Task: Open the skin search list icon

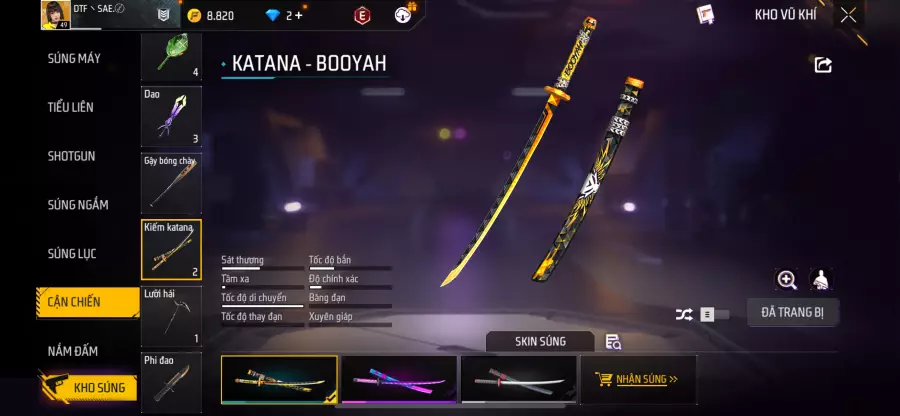Action: [x=613, y=342]
